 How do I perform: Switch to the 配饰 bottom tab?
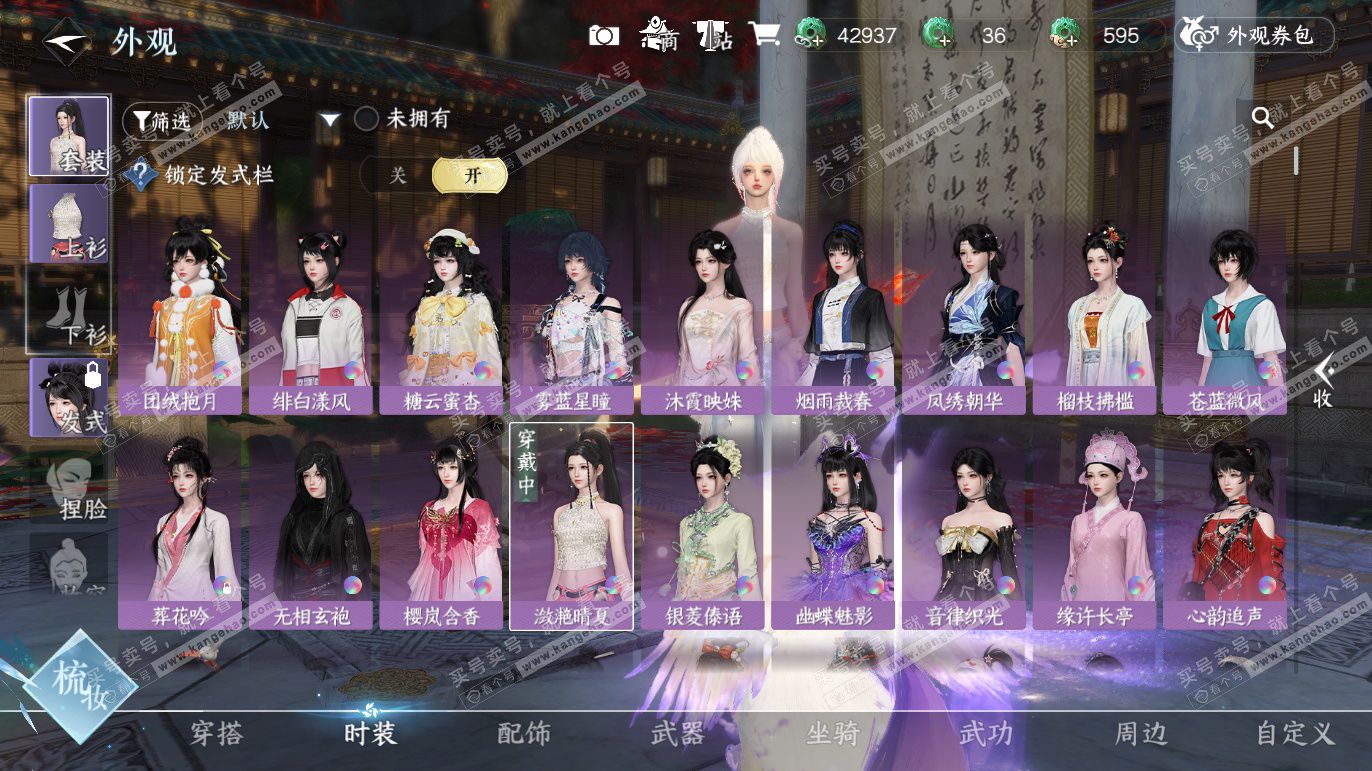tap(524, 734)
